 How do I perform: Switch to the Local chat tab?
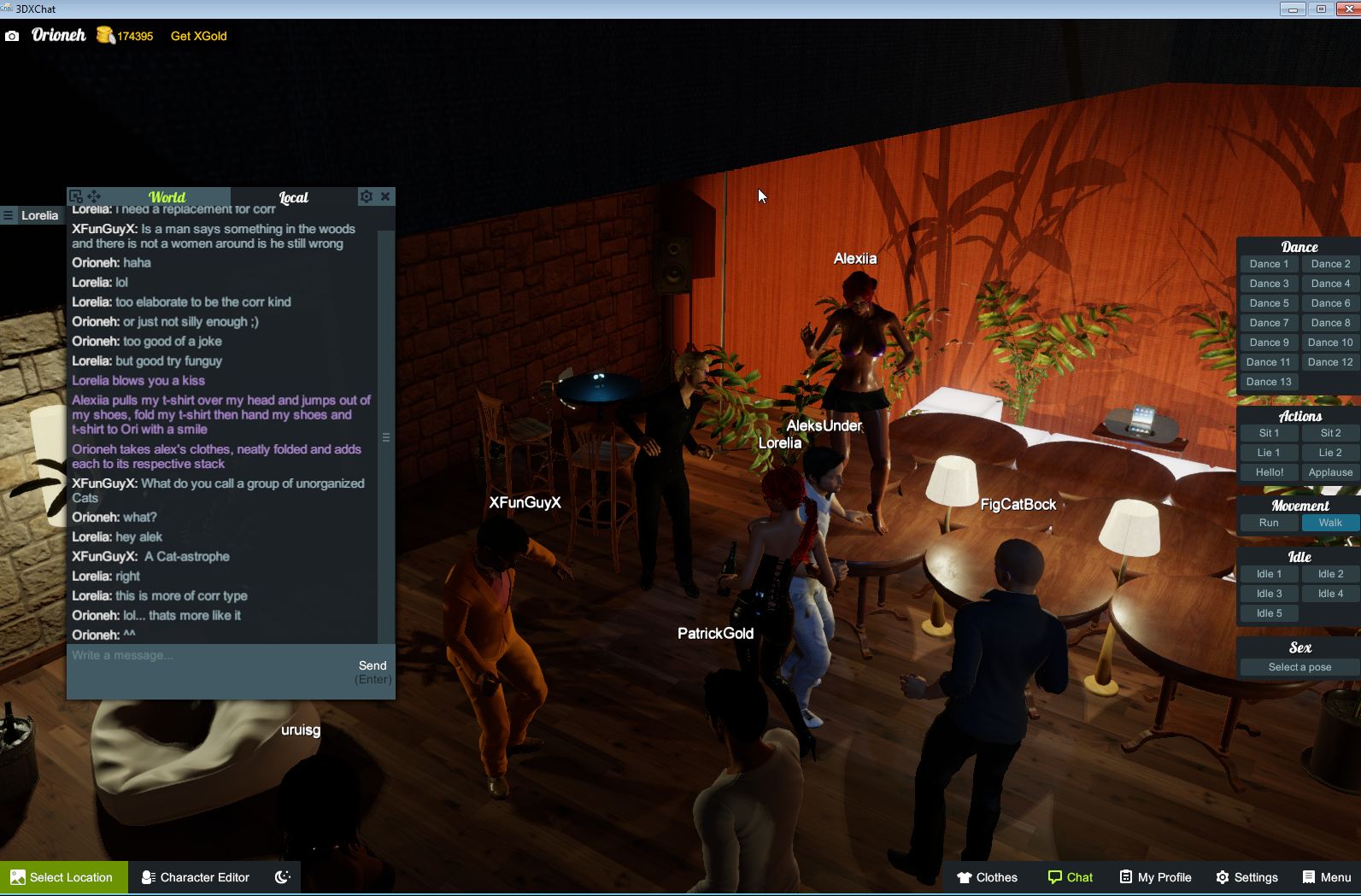294,196
